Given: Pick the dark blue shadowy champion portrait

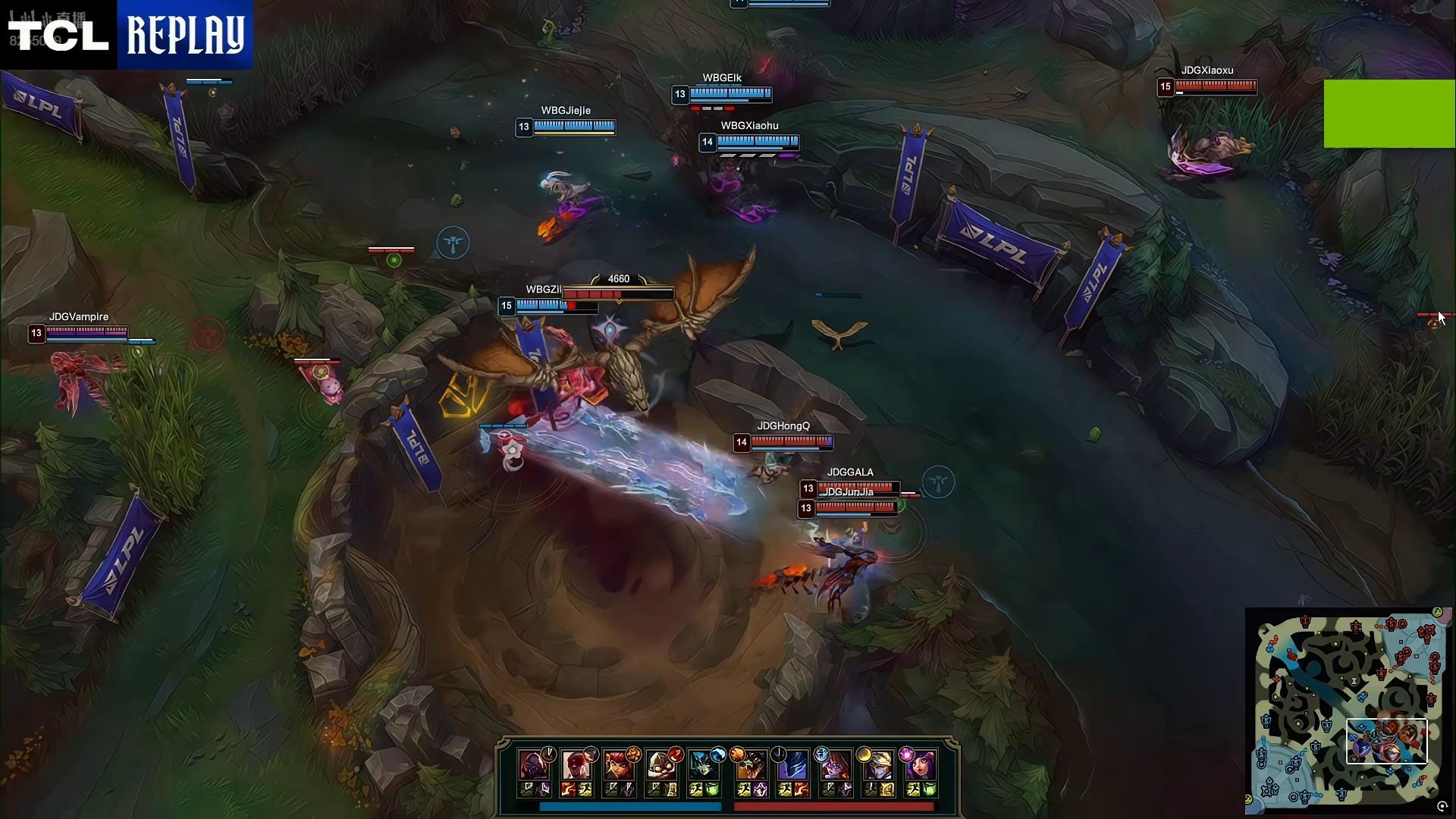Looking at the screenshot, I should coord(792,766).
